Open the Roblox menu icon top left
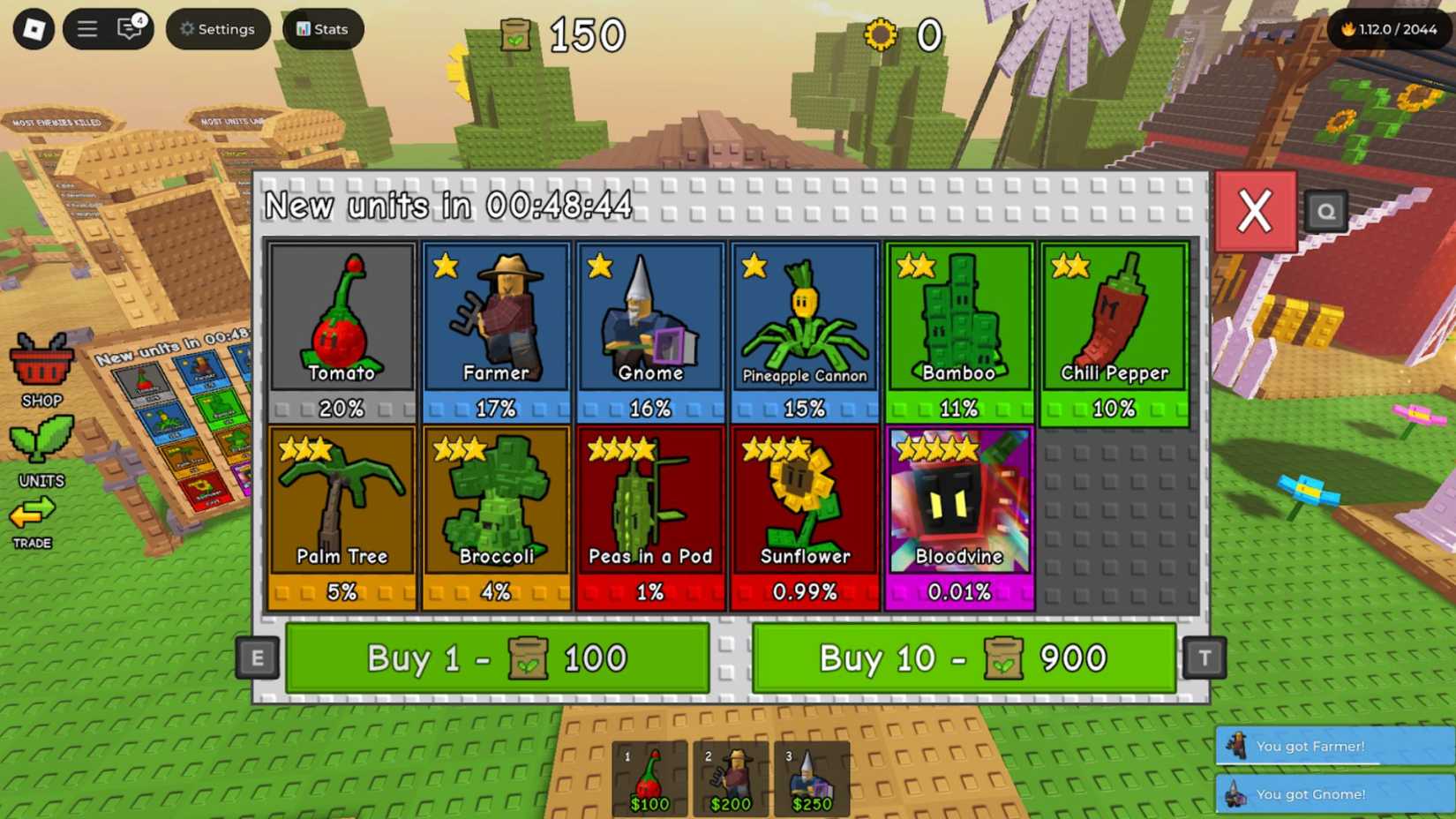 [x=33, y=29]
